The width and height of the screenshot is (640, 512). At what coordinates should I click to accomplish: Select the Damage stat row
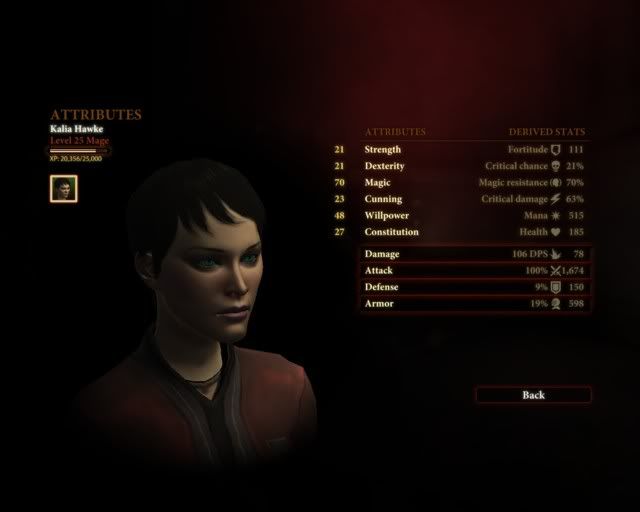click(475, 254)
